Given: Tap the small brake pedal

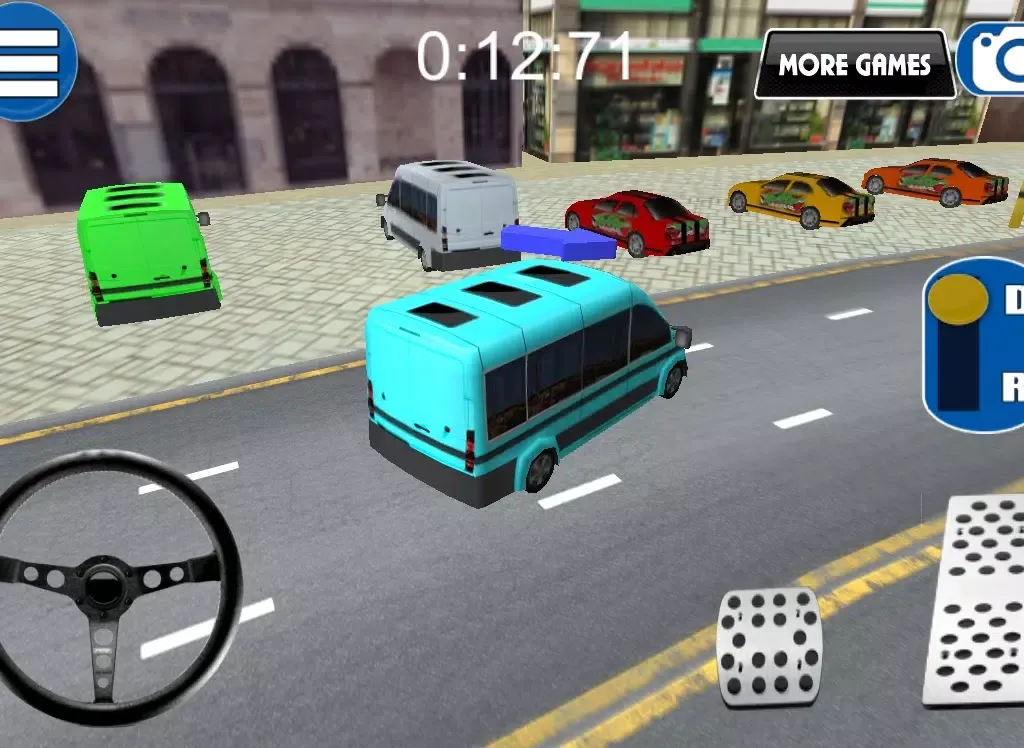Looking at the screenshot, I should pos(770,645).
